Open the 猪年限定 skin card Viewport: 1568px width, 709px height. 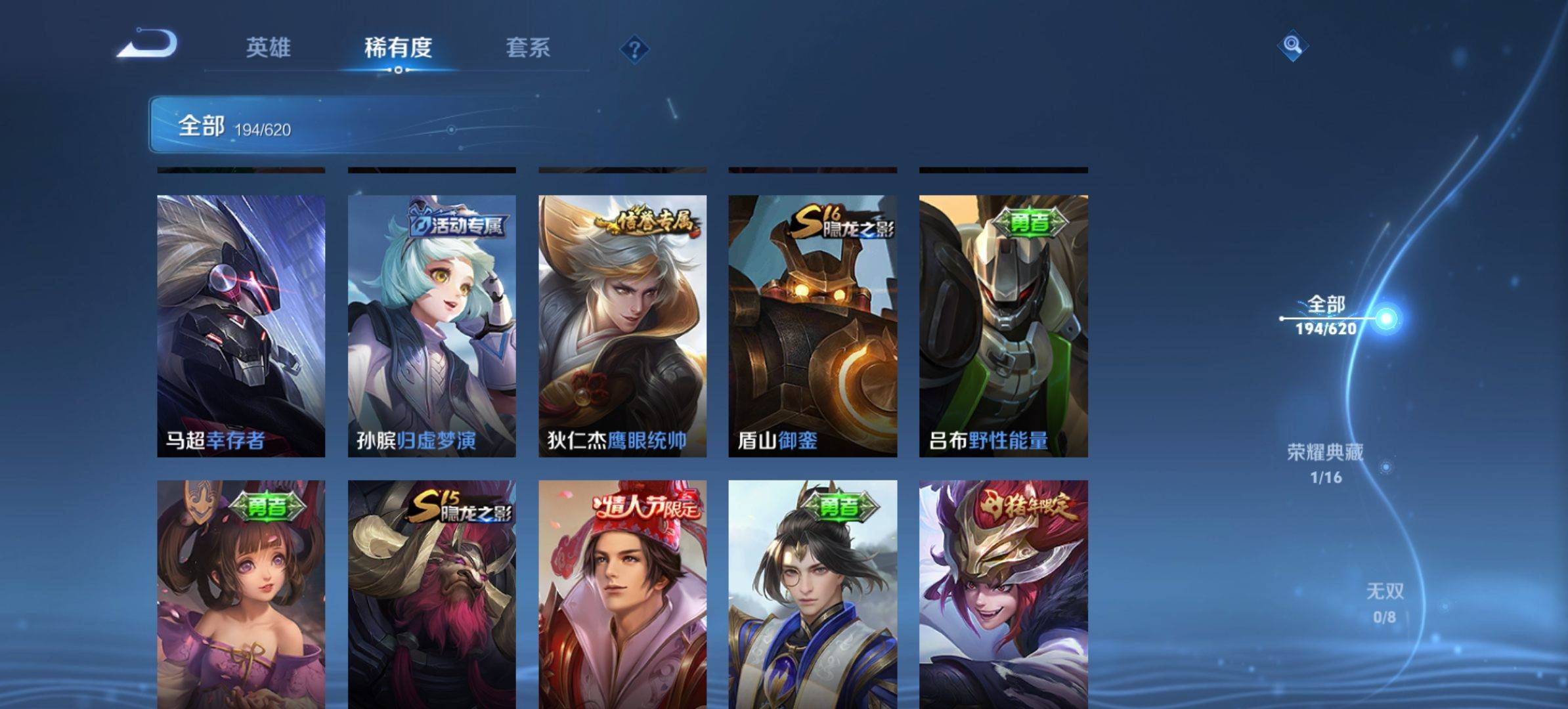point(1003,594)
